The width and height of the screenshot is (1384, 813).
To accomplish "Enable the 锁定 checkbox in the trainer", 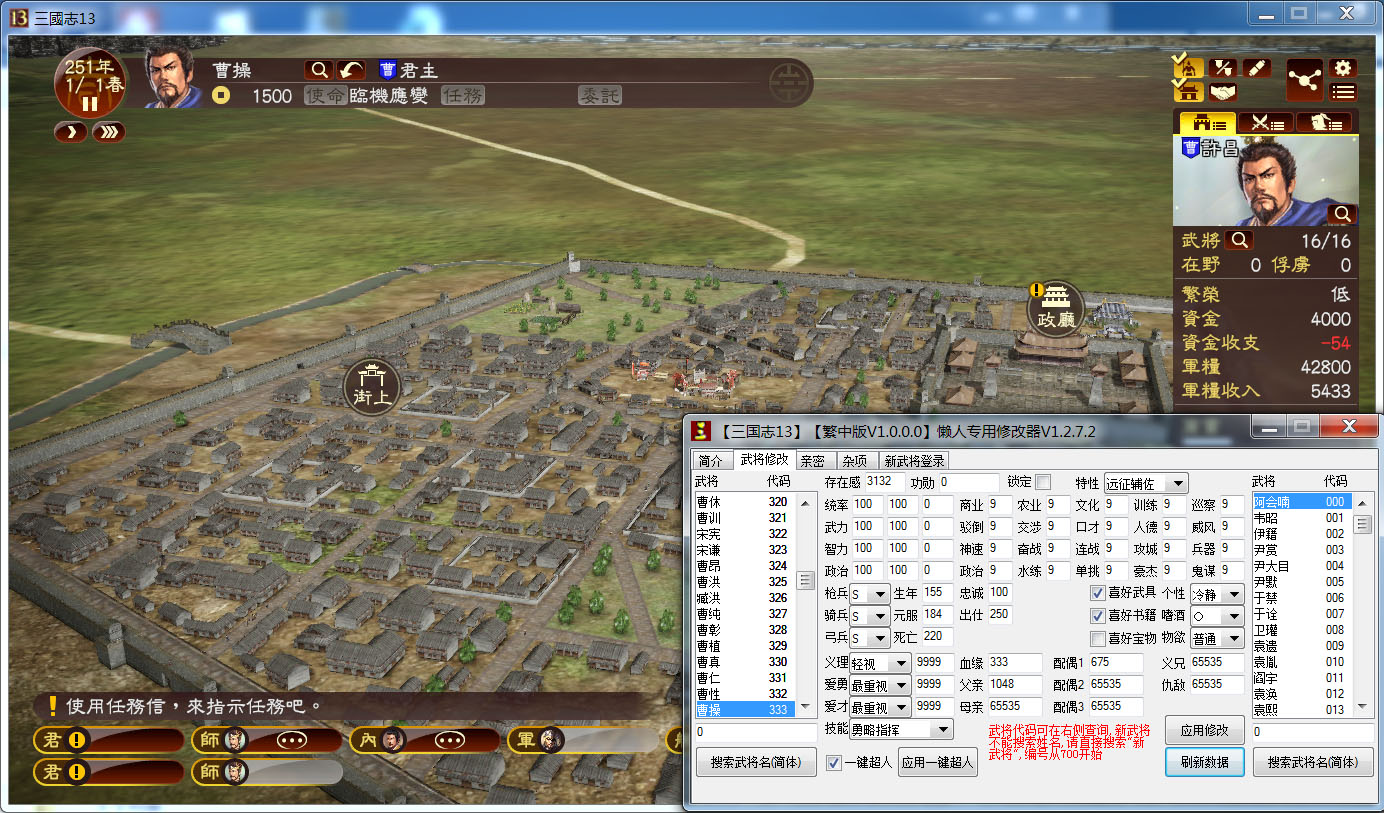I will click(x=1042, y=482).
